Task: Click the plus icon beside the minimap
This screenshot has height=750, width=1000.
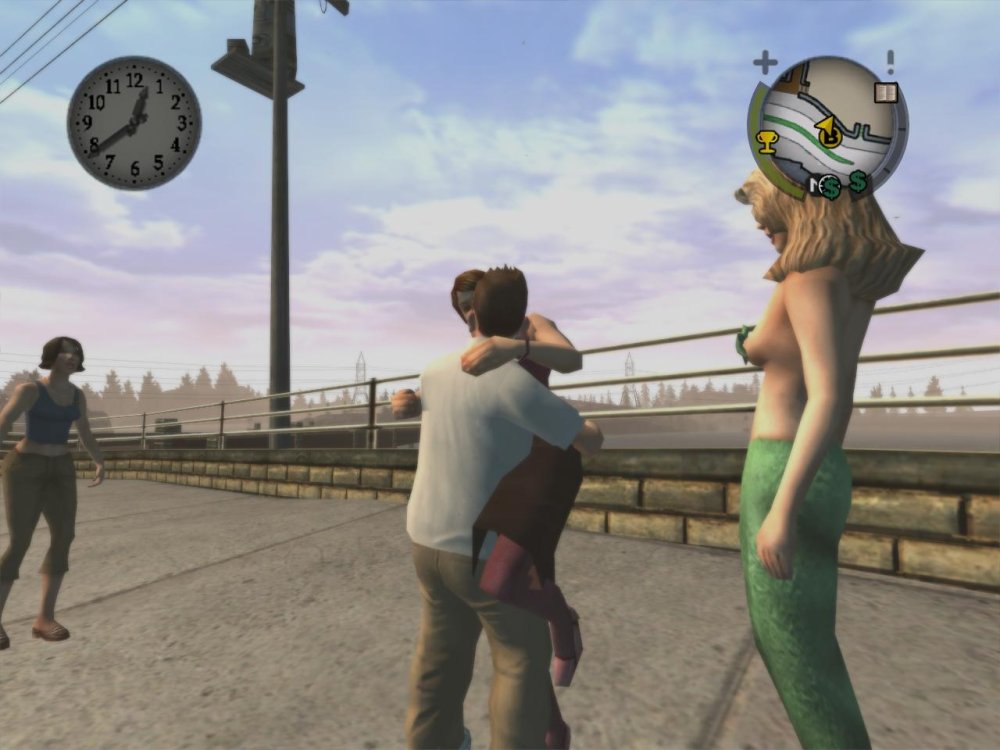Action: [x=765, y=63]
